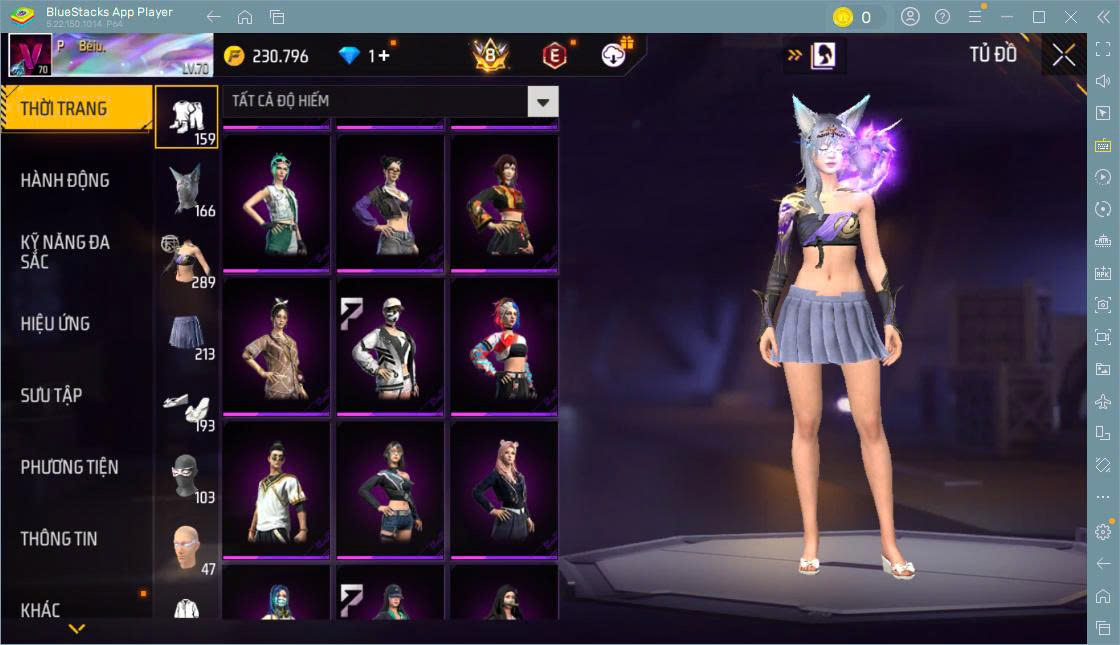Open the Thông Tin tab

(x=59, y=538)
